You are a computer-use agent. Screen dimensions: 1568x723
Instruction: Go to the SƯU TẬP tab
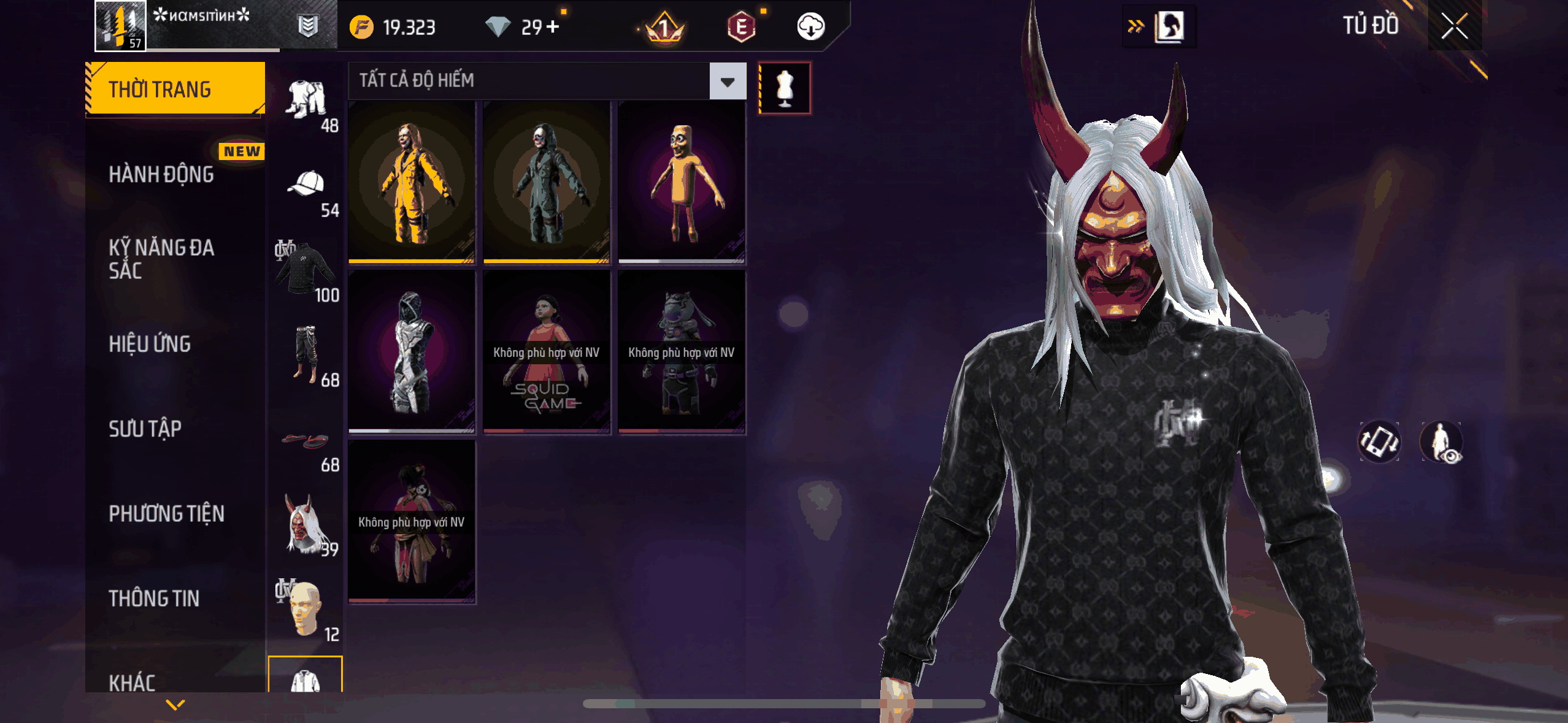145,429
